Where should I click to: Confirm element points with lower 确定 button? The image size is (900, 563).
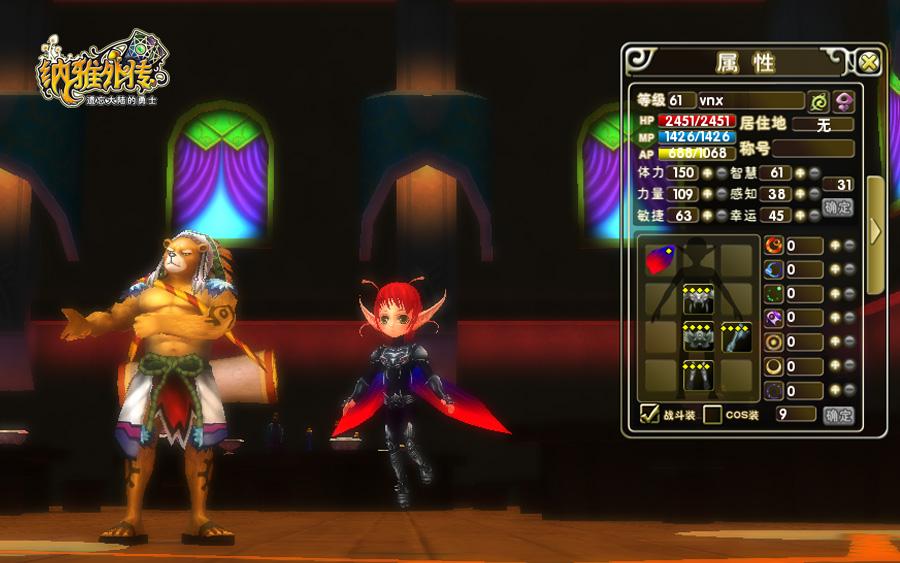838,414
